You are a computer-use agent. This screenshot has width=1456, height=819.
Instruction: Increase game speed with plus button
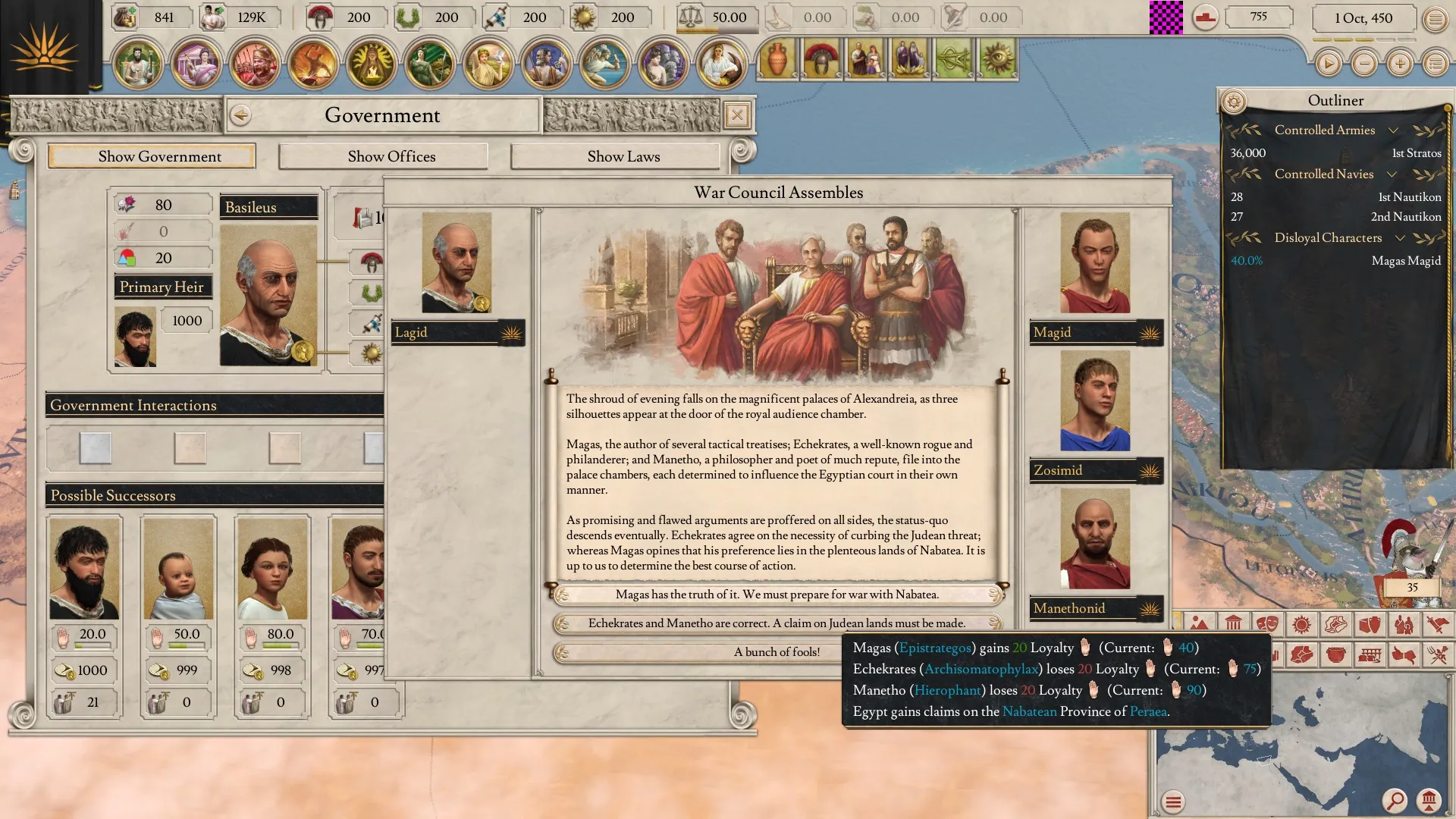[1400, 64]
